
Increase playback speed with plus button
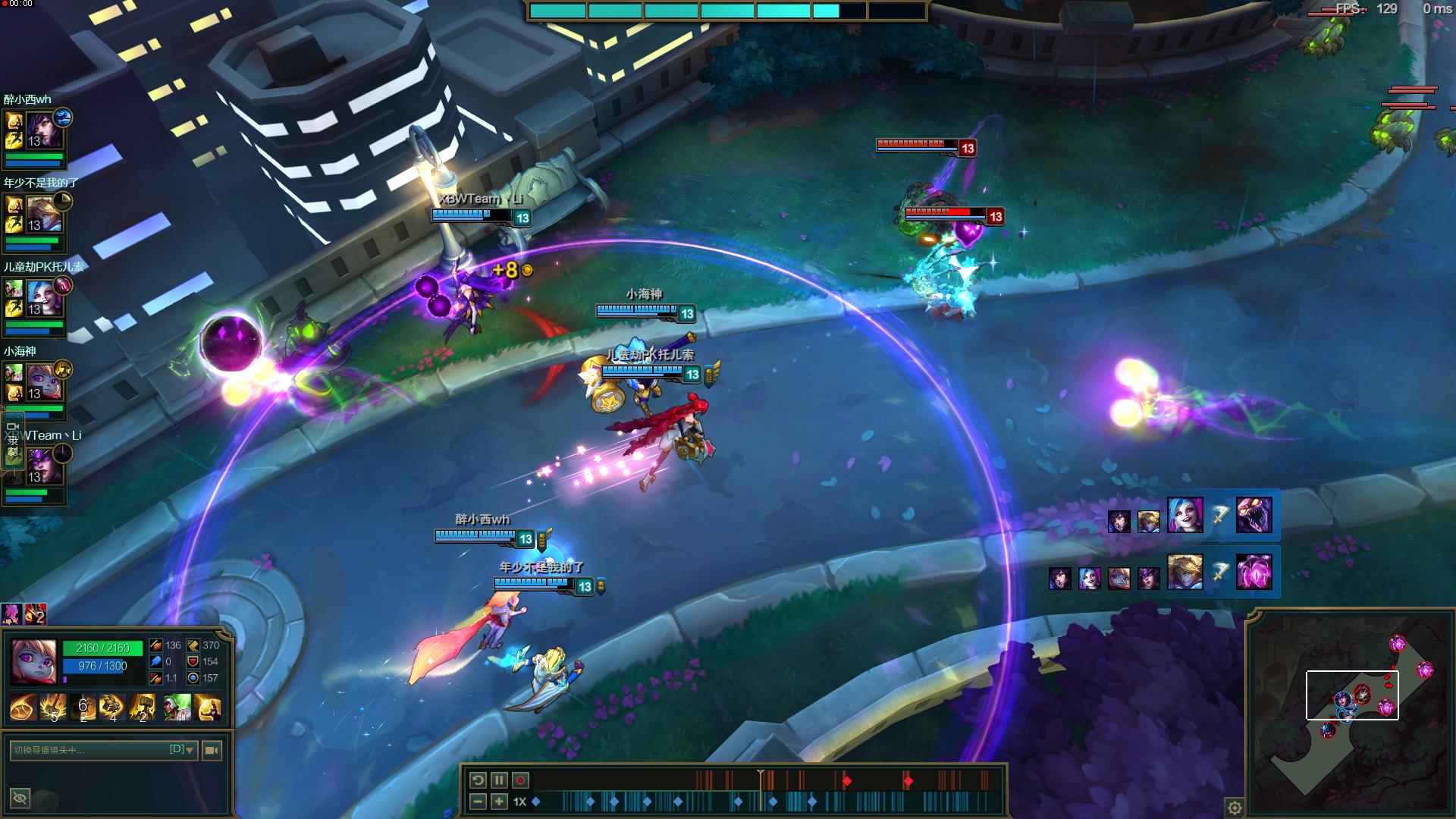pos(499,802)
